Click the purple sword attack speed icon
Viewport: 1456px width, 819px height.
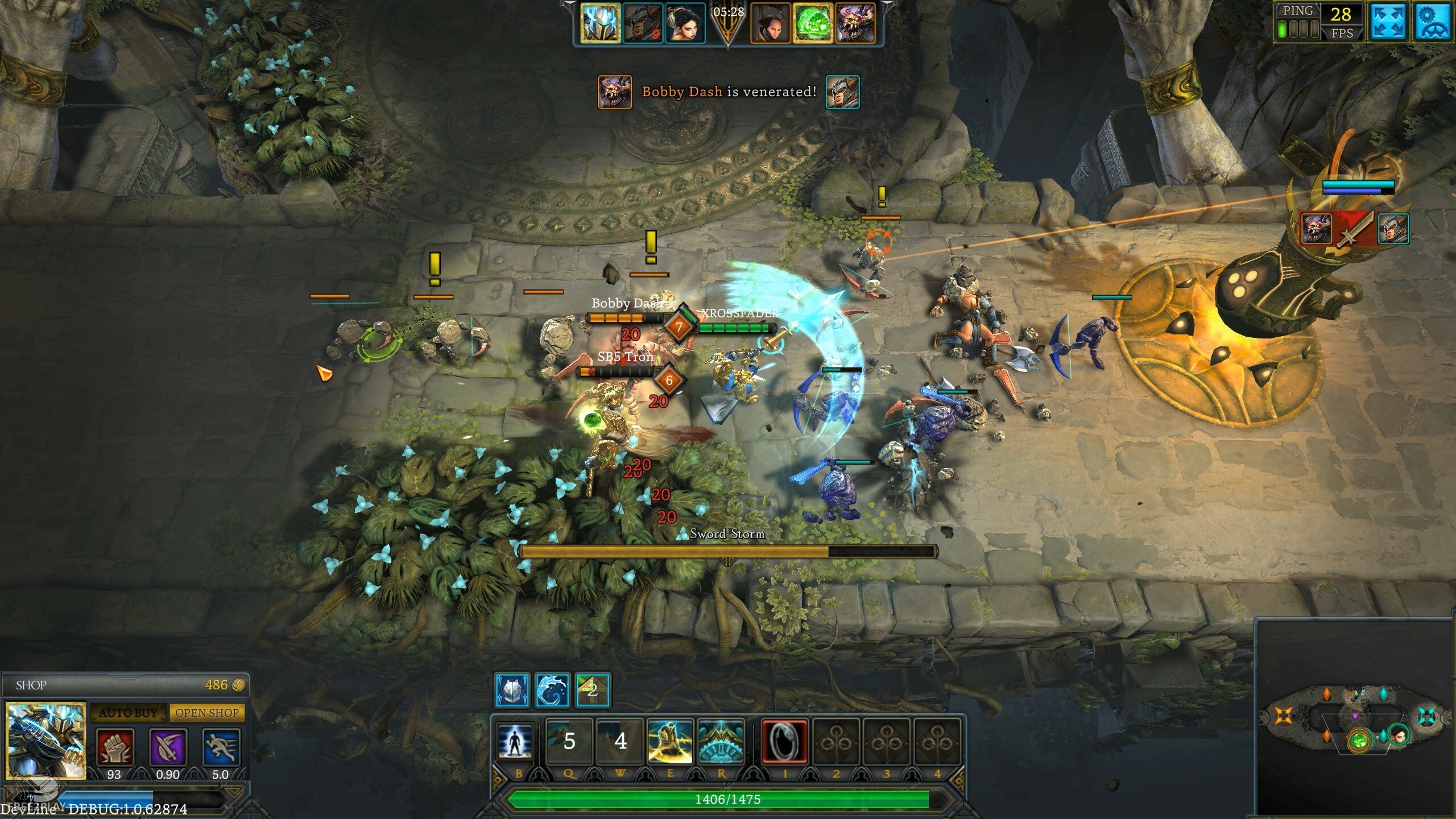(168, 747)
